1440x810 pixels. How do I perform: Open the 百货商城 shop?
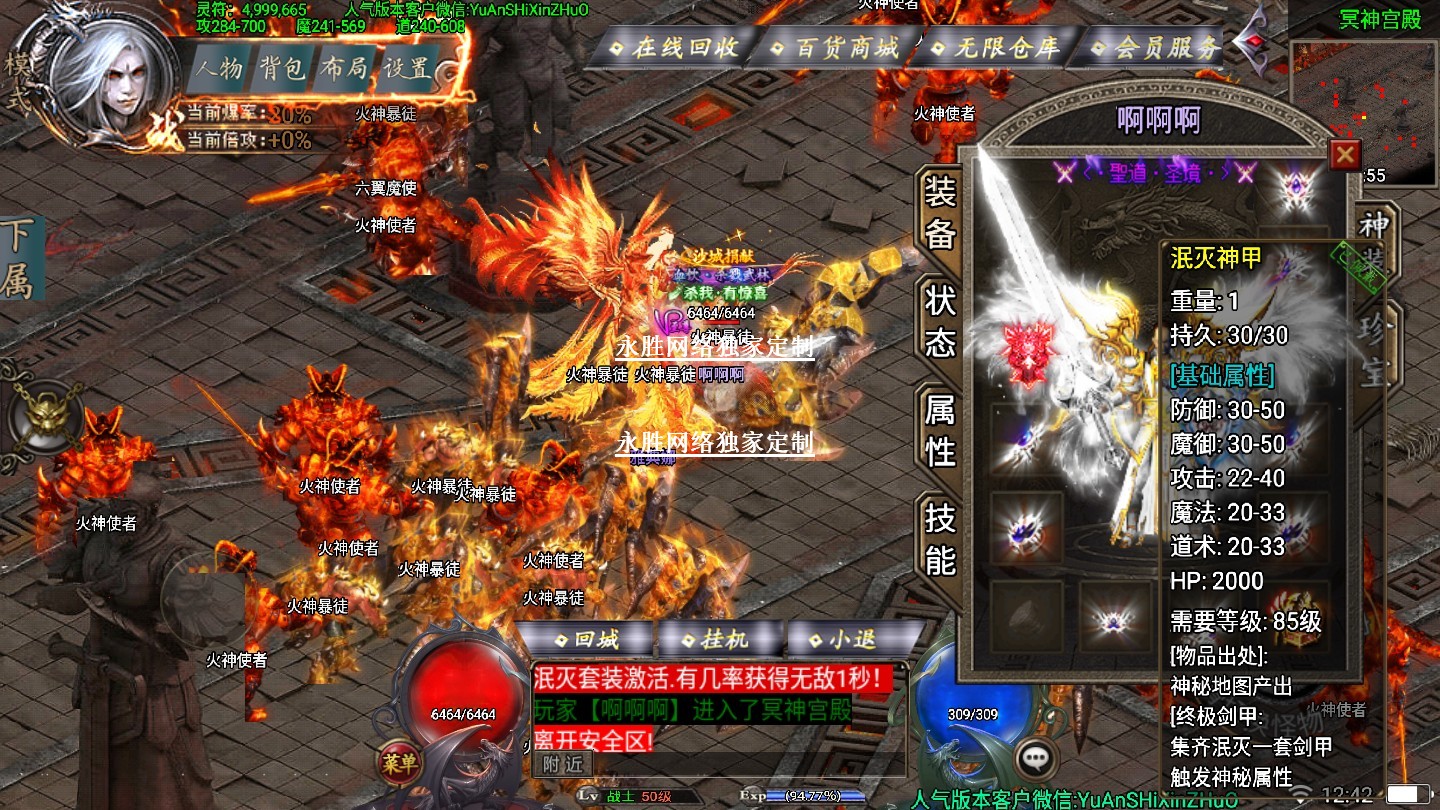(836, 47)
